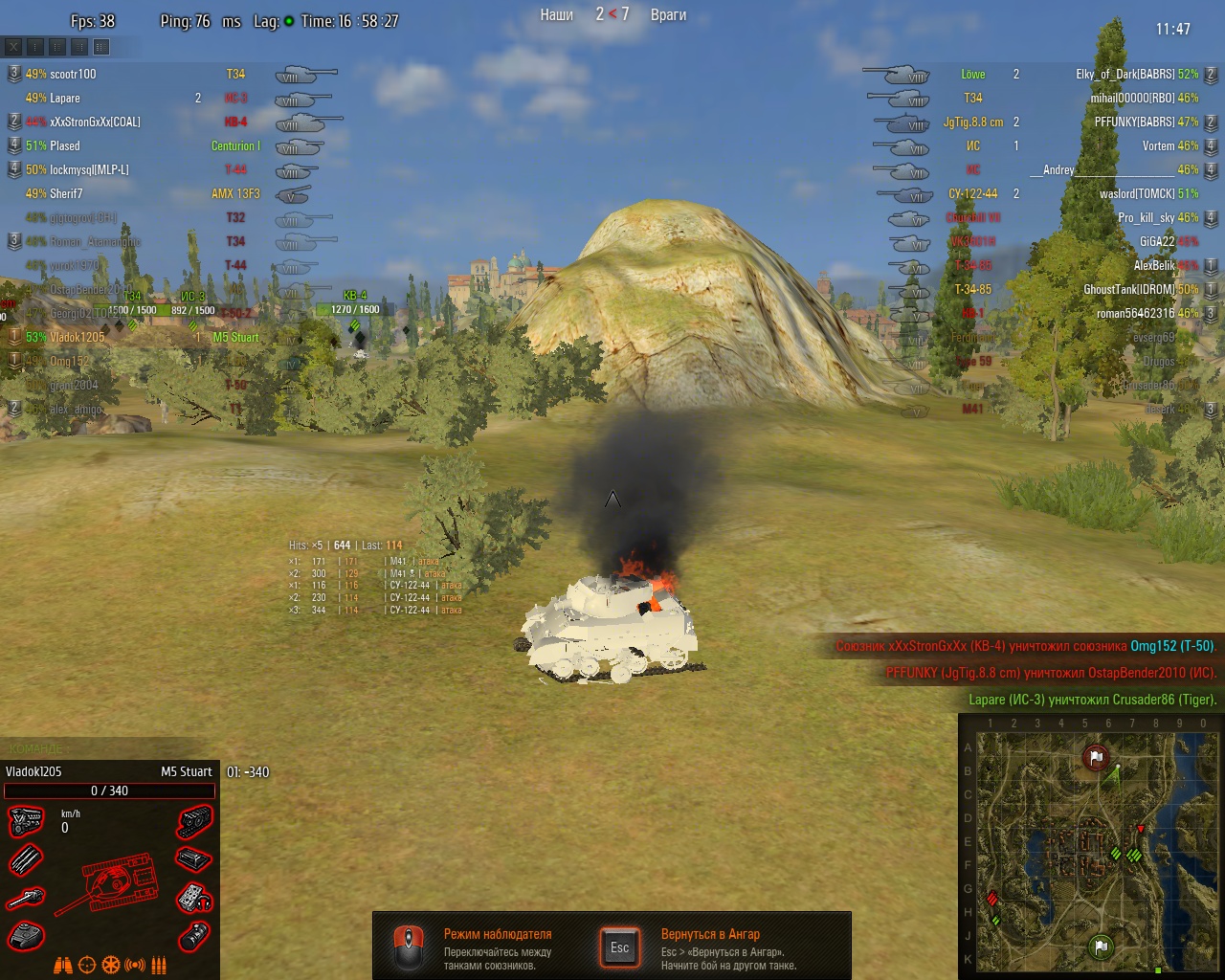Click the radio module icon
The image size is (1225, 980).
(194, 898)
